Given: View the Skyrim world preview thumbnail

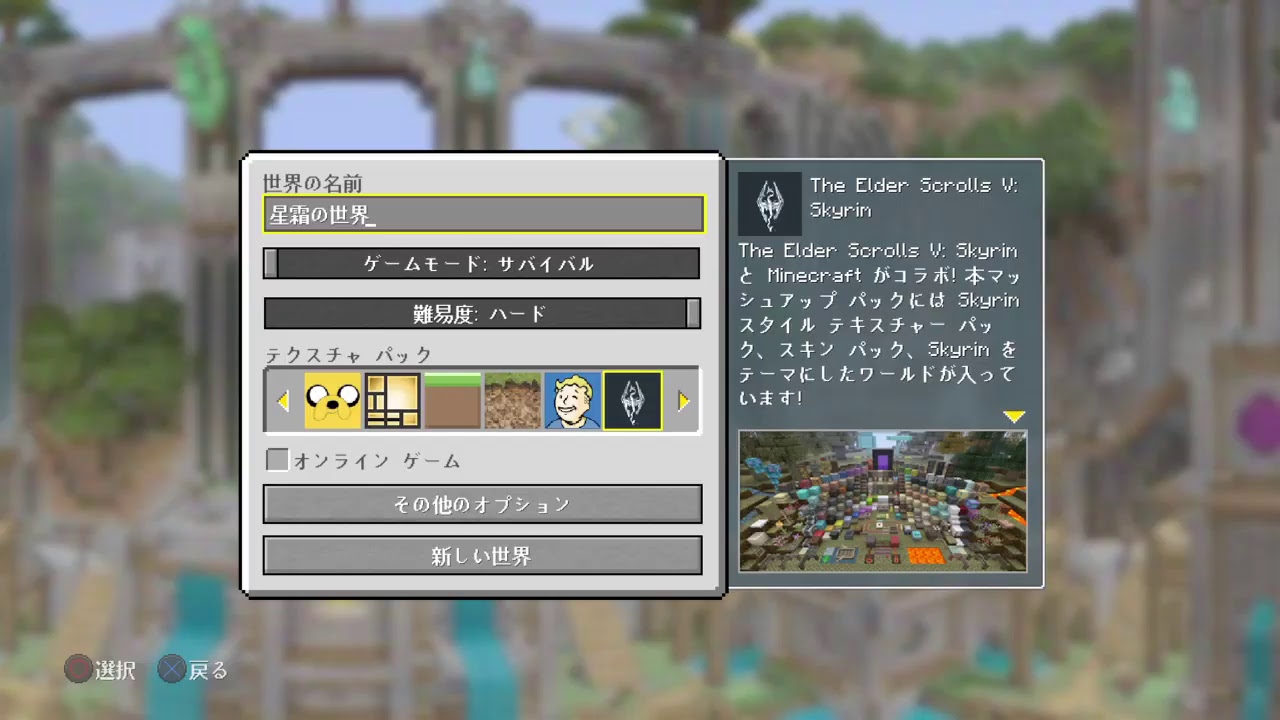Looking at the screenshot, I should [x=881, y=500].
